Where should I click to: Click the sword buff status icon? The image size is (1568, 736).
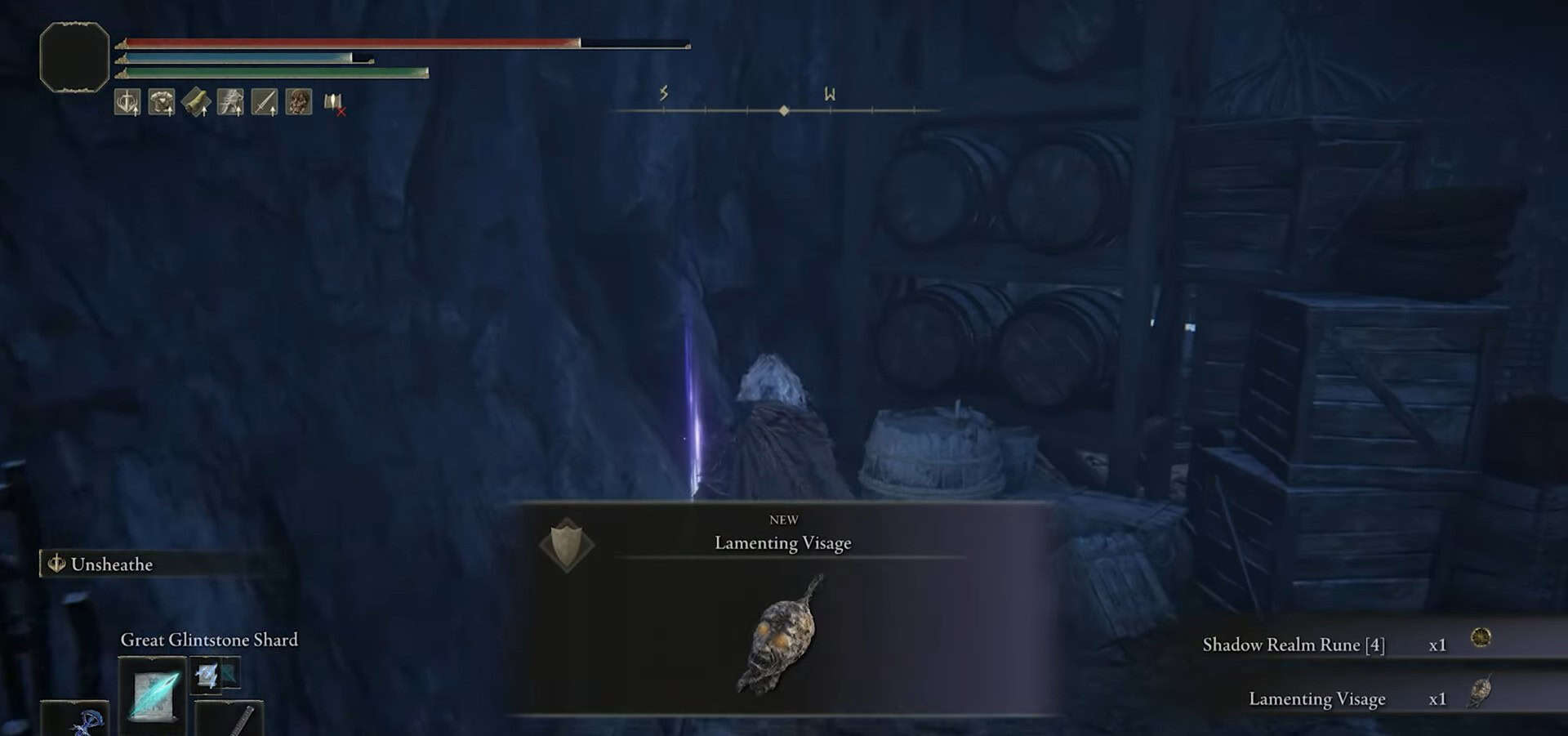tap(265, 102)
